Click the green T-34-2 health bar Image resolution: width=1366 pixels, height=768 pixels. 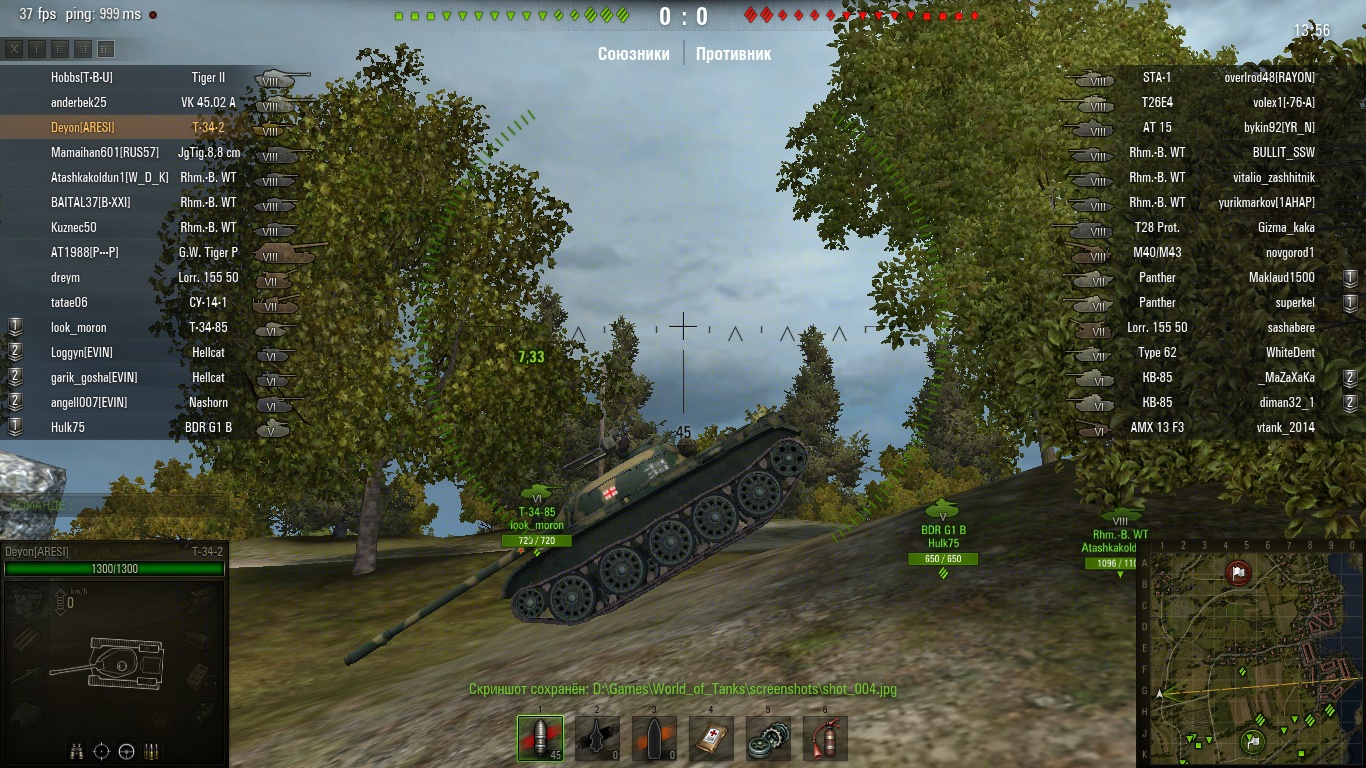[x=115, y=566]
